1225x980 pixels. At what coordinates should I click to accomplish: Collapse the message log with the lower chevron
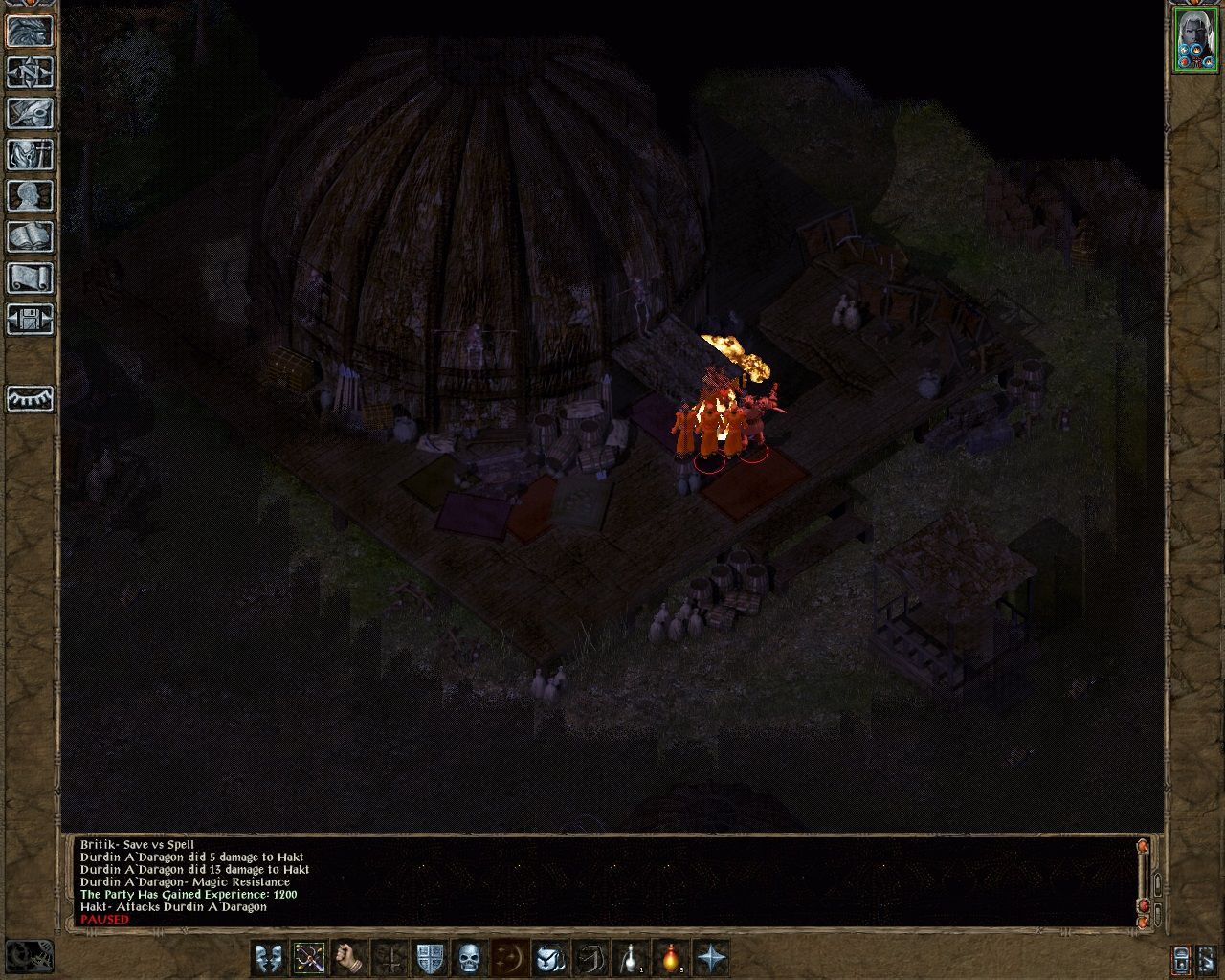(x=1158, y=912)
